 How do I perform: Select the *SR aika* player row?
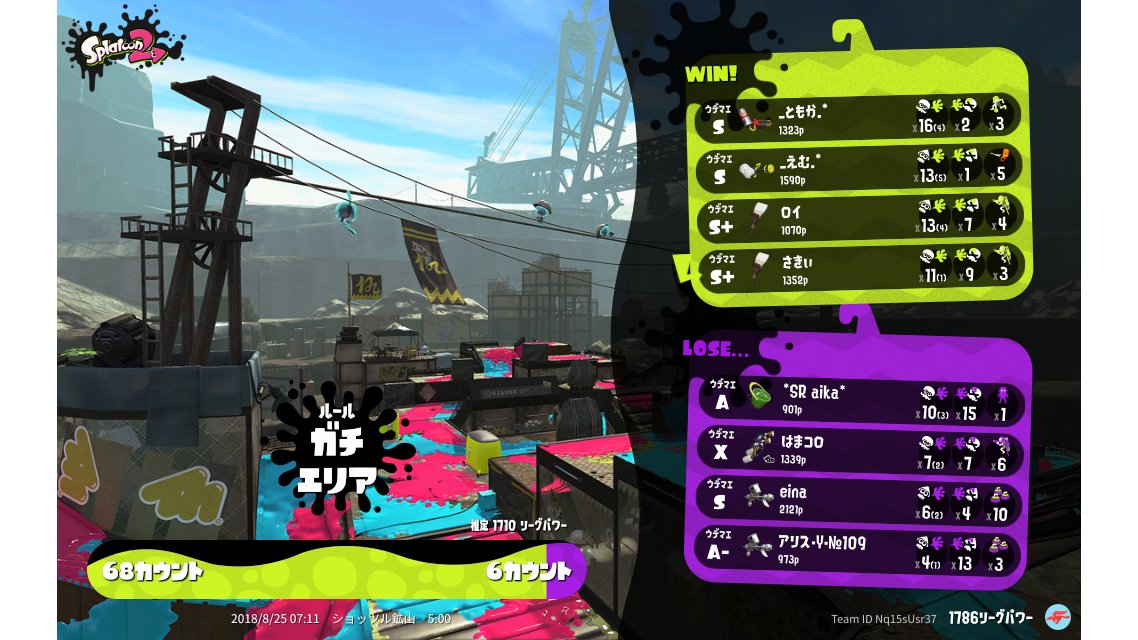[x=858, y=400]
